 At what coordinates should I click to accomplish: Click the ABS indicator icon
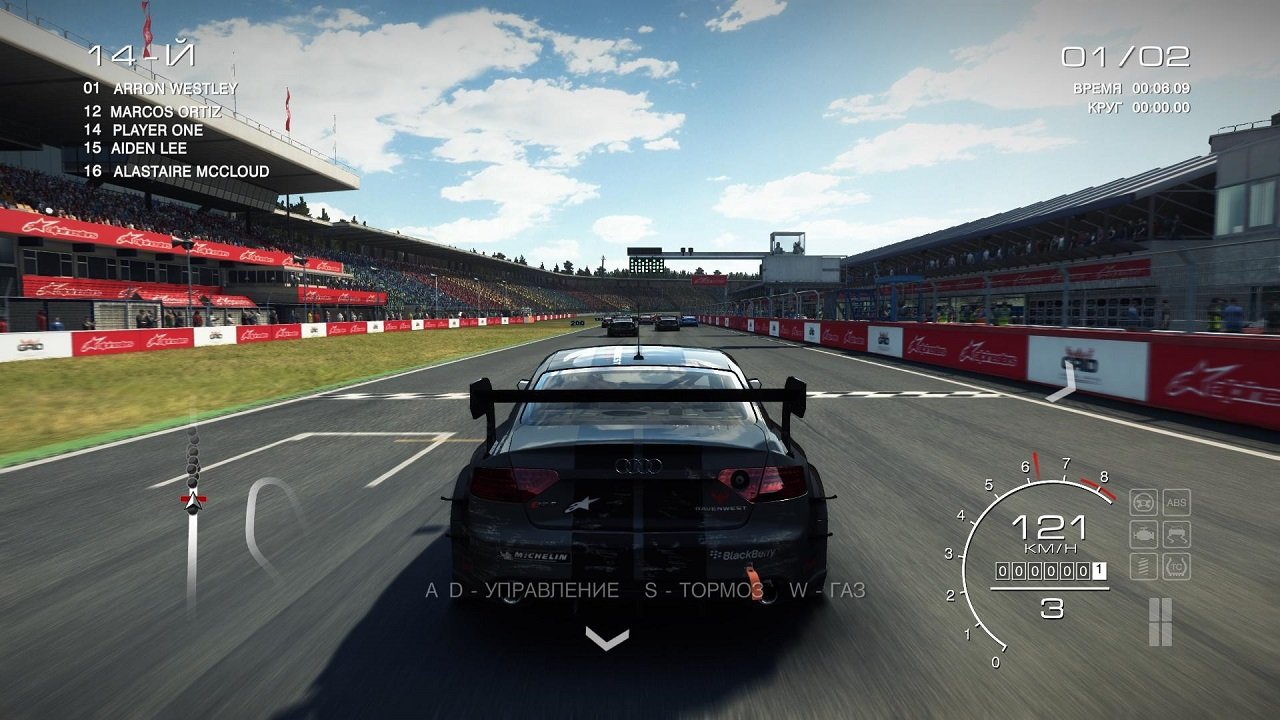pyautogui.click(x=1176, y=502)
